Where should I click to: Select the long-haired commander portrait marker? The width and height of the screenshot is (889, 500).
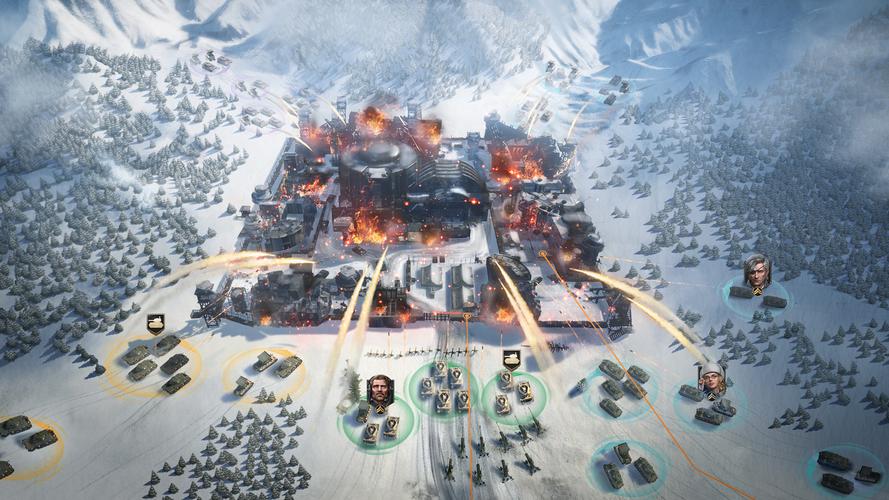(x=757, y=270)
